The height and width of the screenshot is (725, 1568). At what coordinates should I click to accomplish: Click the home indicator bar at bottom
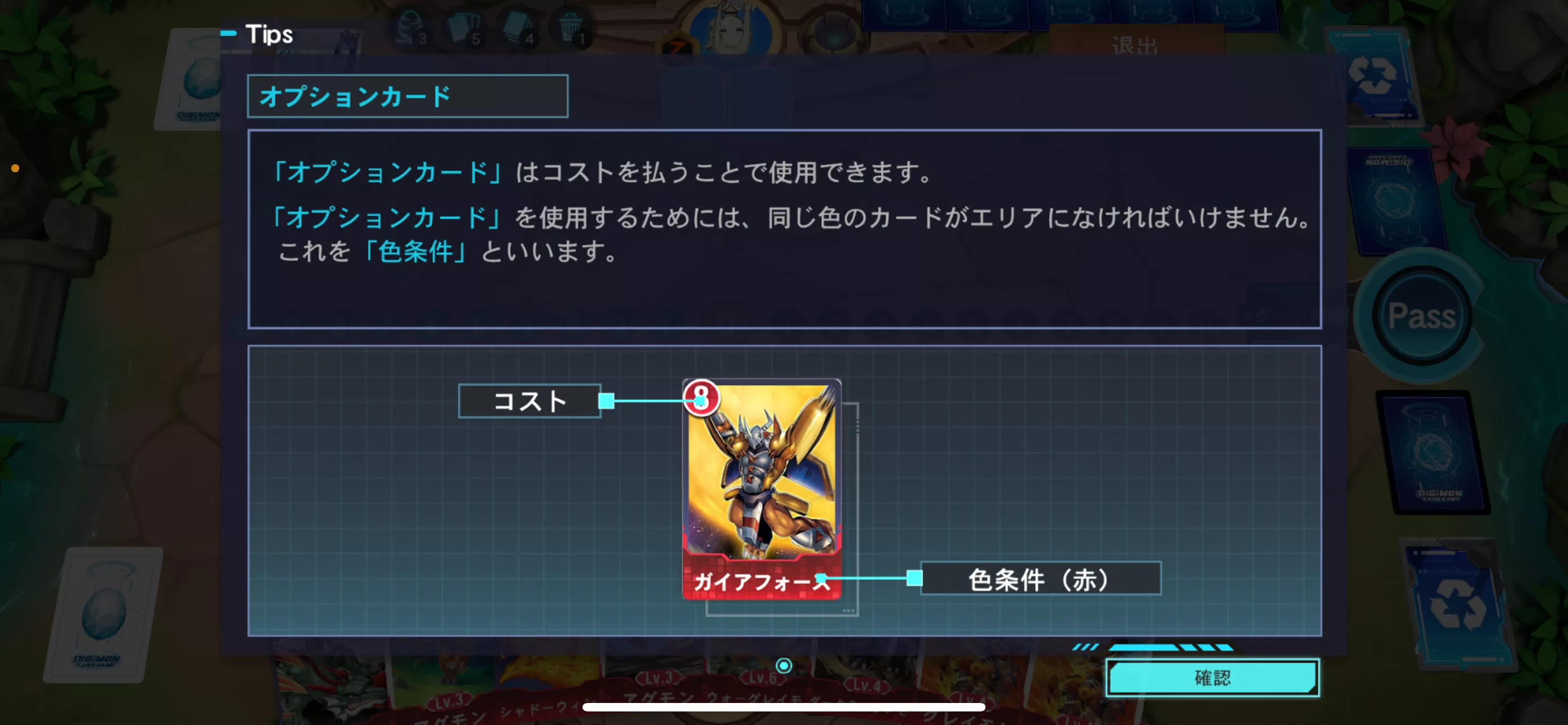[x=784, y=707]
